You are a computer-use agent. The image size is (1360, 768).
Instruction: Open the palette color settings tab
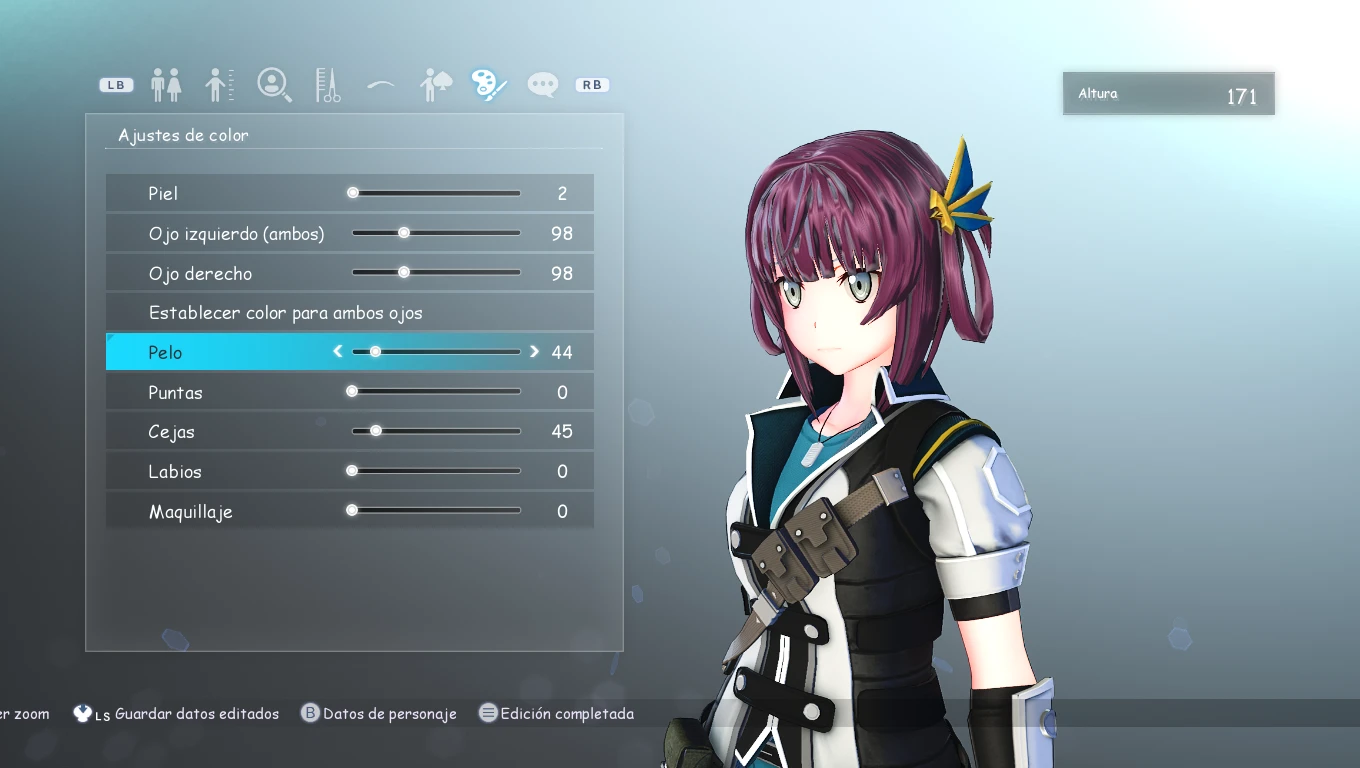click(489, 85)
